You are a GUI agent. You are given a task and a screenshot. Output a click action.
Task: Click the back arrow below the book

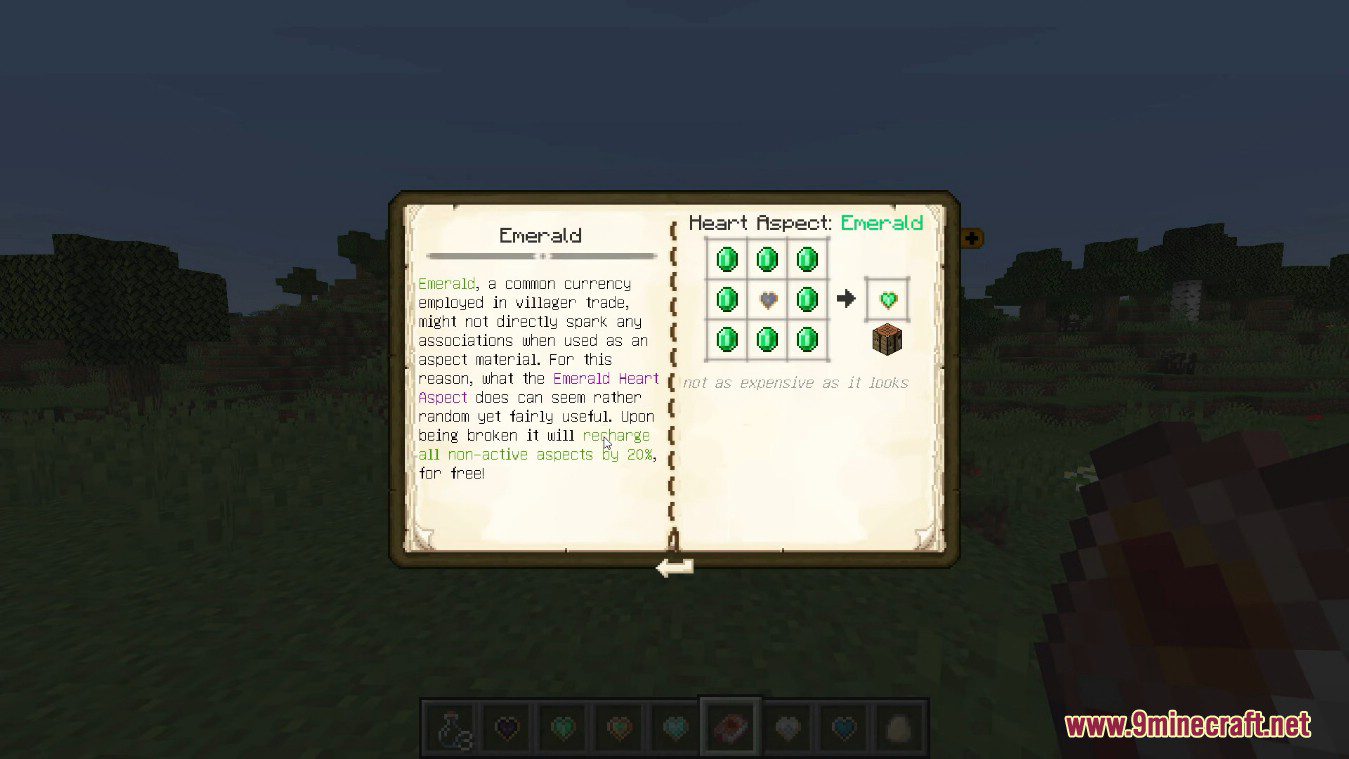pyautogui.click(x=672, y=567)
